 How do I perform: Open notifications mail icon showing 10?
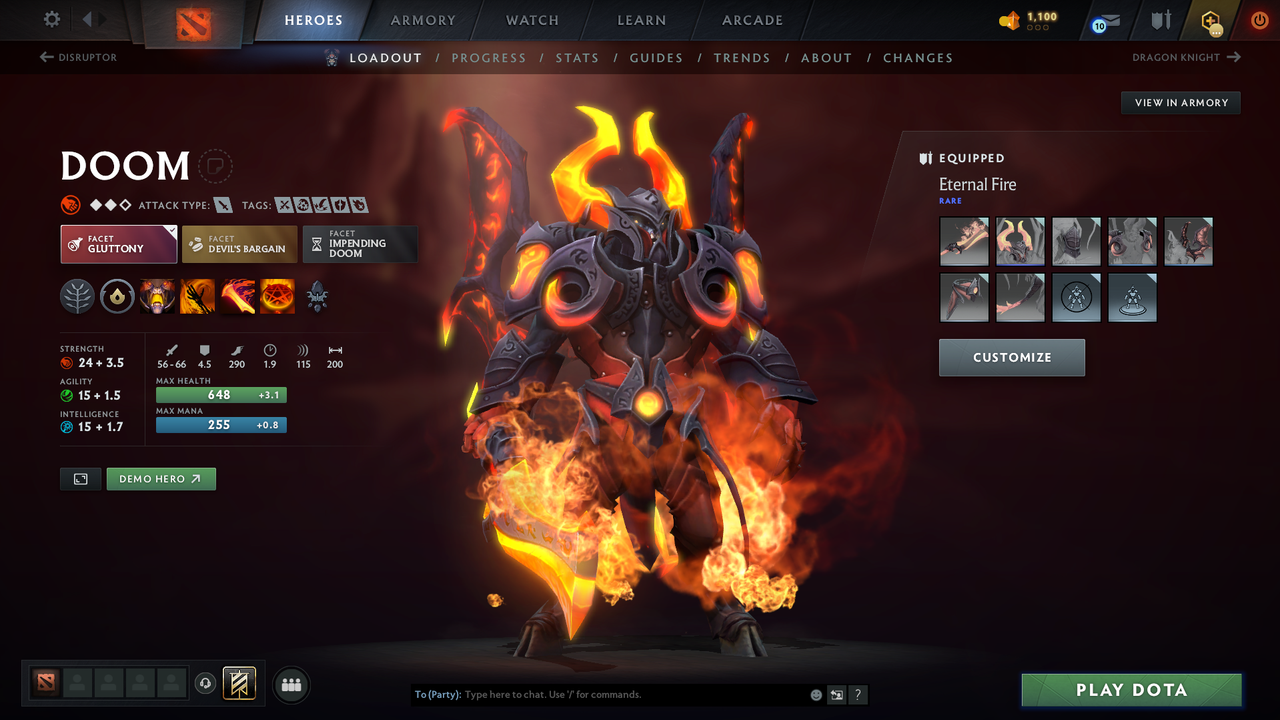pos(1103,20)
